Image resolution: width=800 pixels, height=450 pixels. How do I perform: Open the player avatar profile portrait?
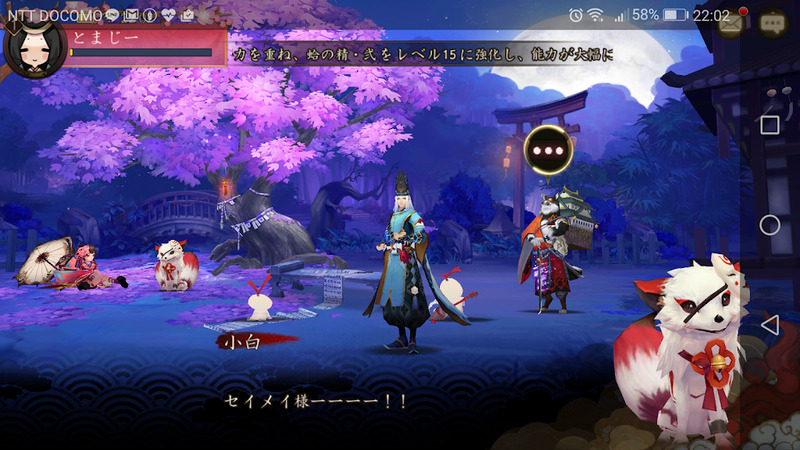[x=33, y=47]
